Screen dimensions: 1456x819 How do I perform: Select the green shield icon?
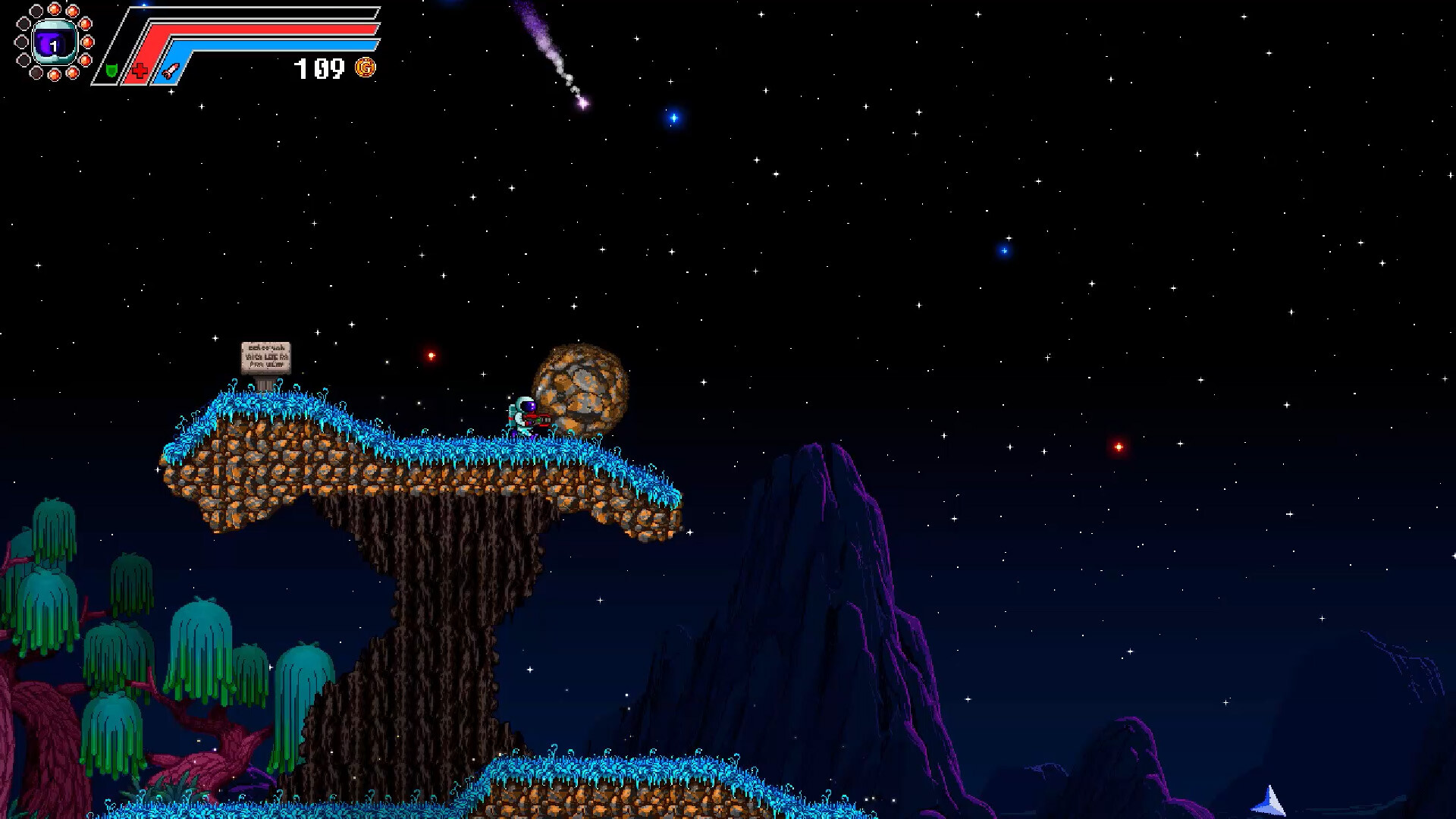pos(111,71)
